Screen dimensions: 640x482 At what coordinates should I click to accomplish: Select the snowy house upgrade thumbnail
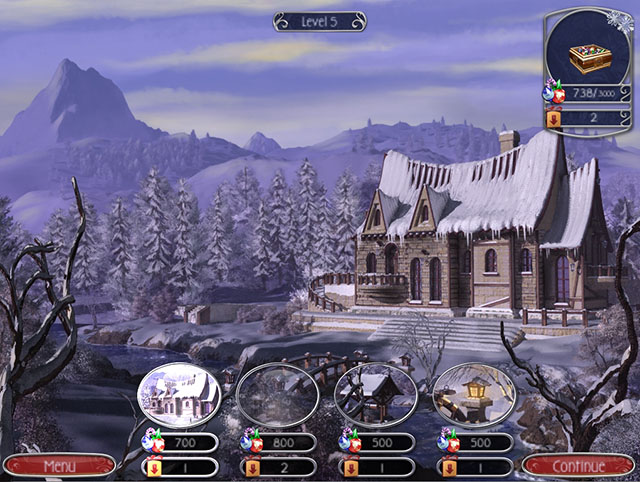178,394
